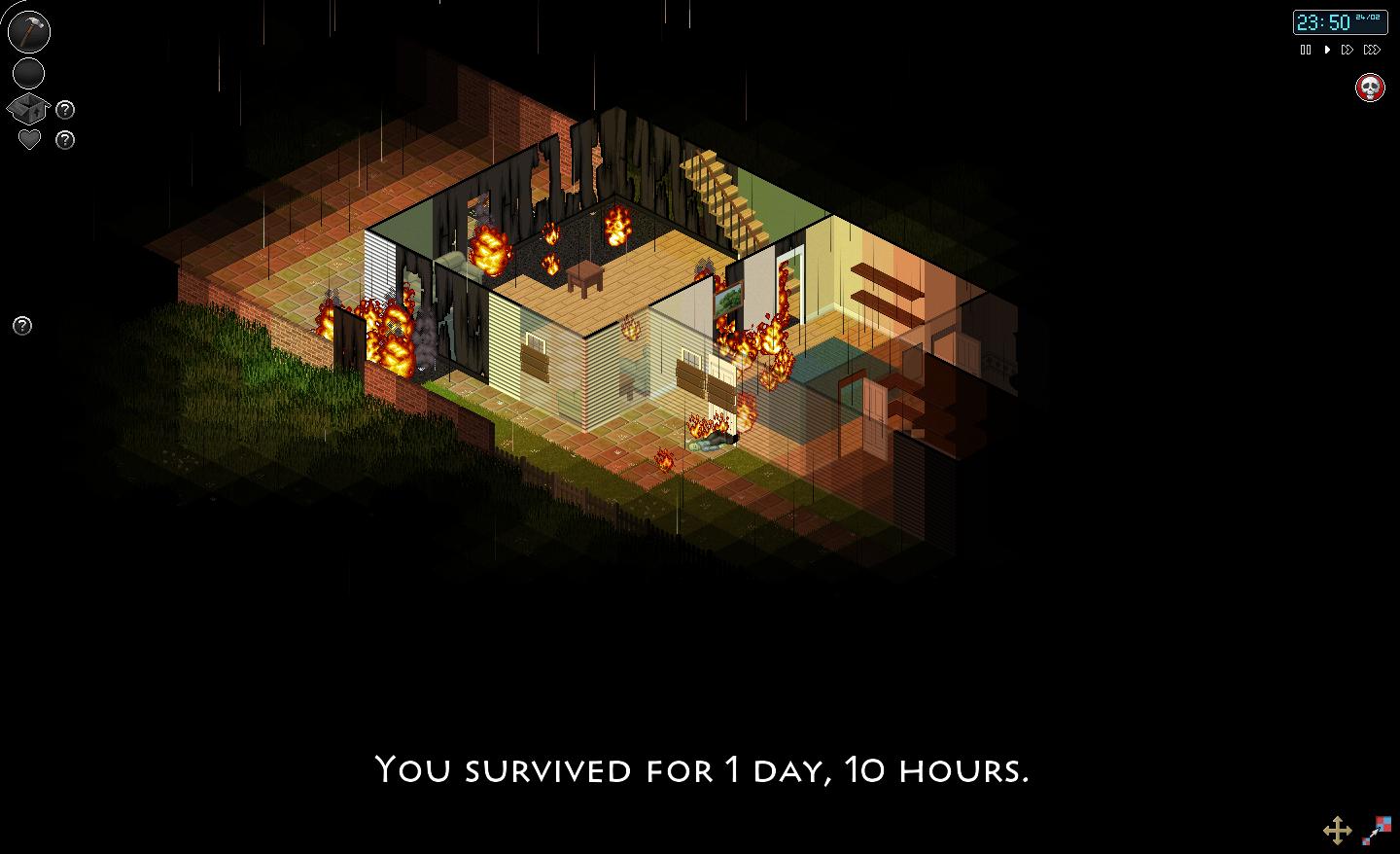This screenshot has height=854, width=1400.
Task: Open the inventory box icon
Action: pos(28,109)
